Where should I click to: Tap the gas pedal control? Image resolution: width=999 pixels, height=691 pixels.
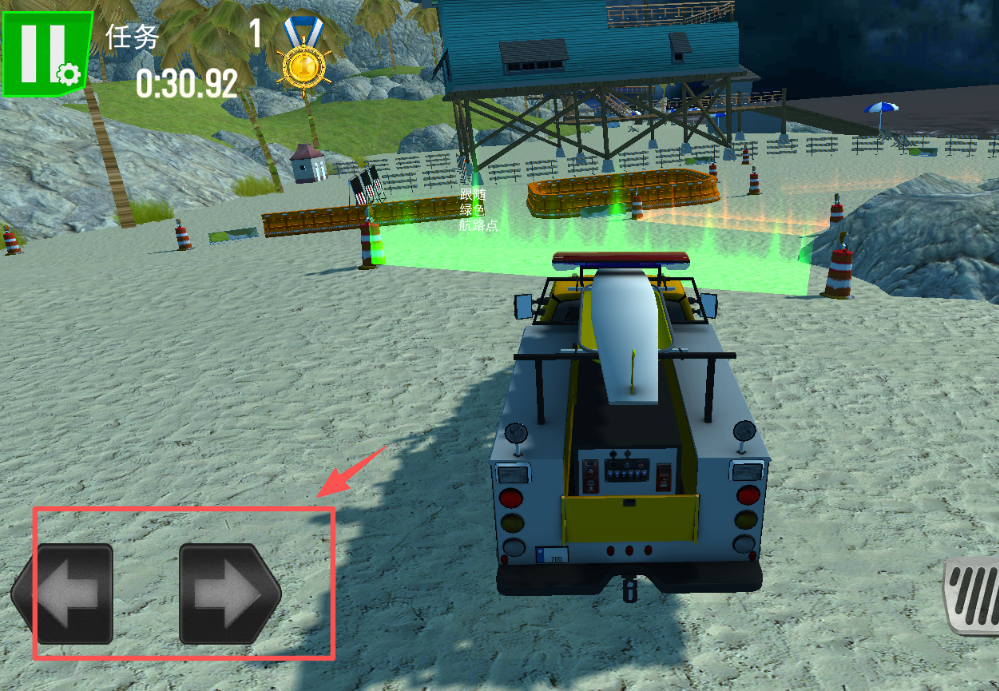[975, 597]
